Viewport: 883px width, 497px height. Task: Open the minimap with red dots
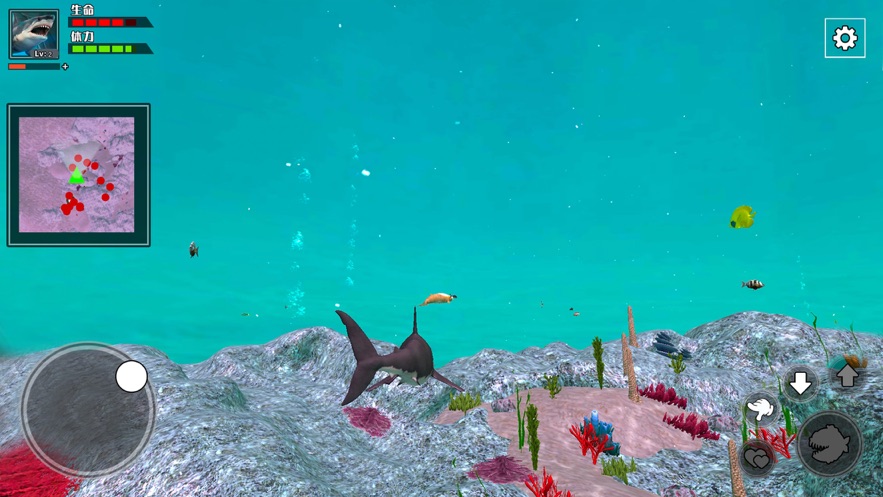[78, 175]
